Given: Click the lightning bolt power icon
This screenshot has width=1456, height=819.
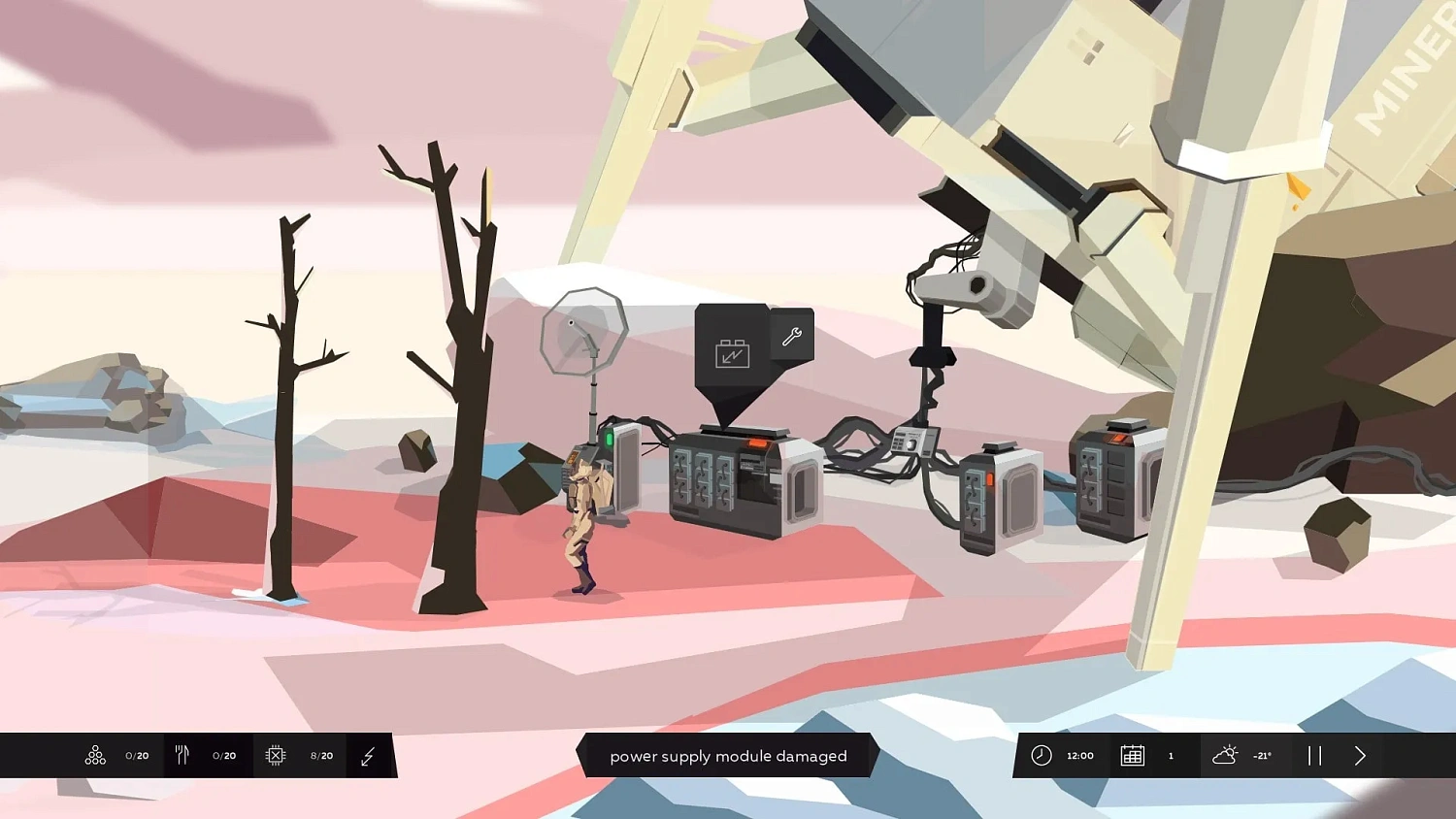Looking at the screenshot, I should 368,756.
